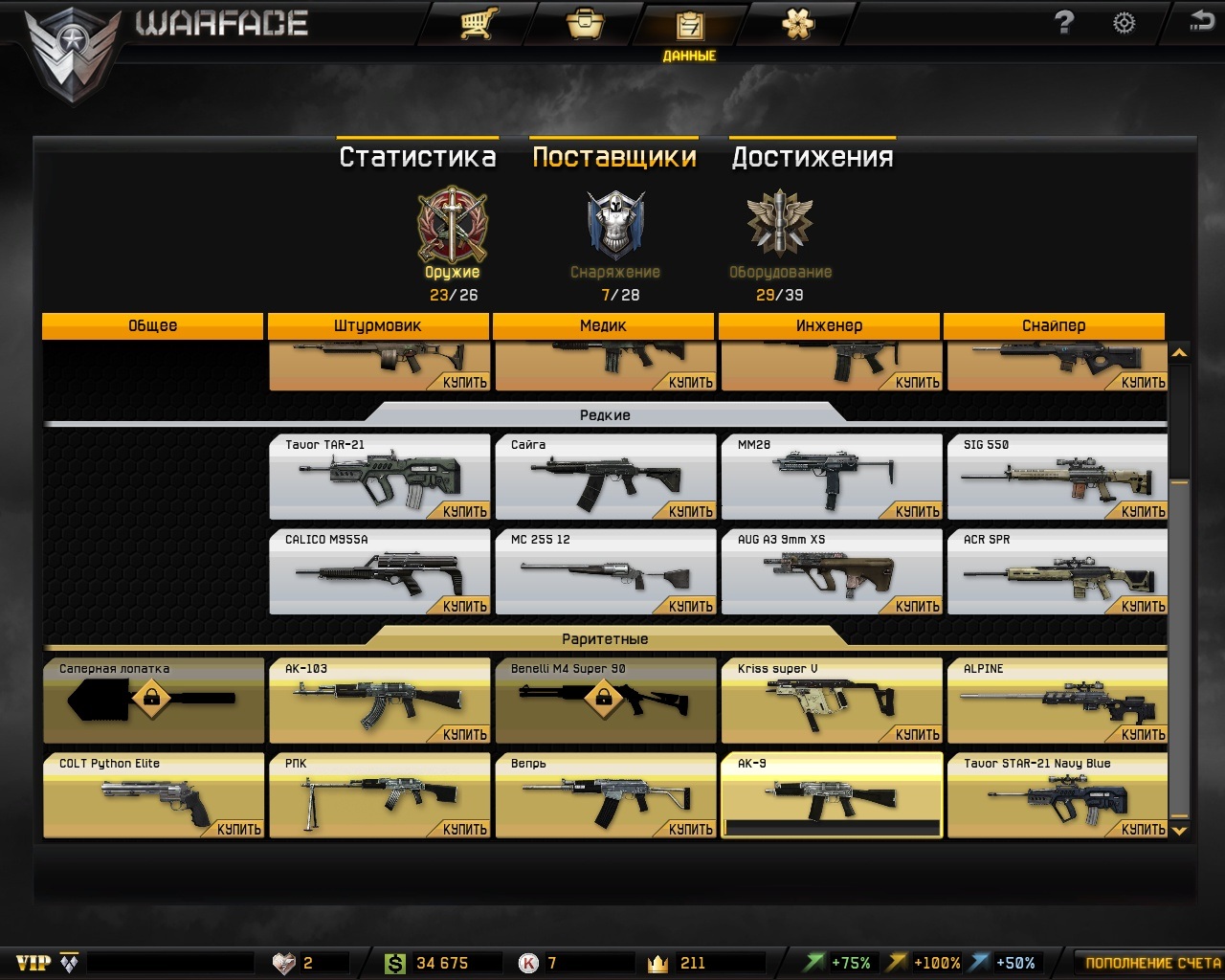Click the Пополнение счета button
Screen dimensions: 1225x980
click(1152, 963)
